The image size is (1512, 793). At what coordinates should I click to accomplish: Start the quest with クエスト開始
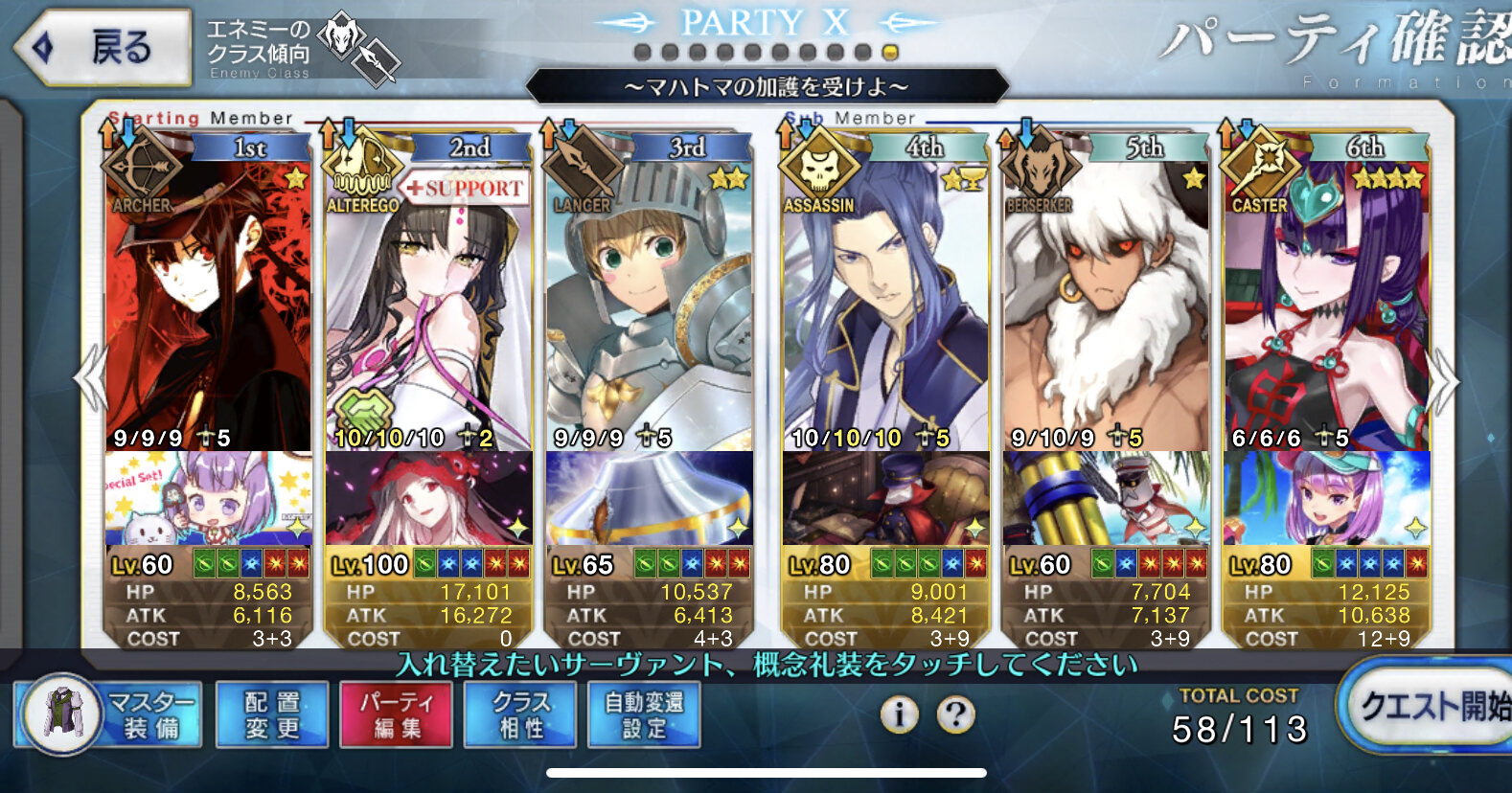click(1430, 707)
